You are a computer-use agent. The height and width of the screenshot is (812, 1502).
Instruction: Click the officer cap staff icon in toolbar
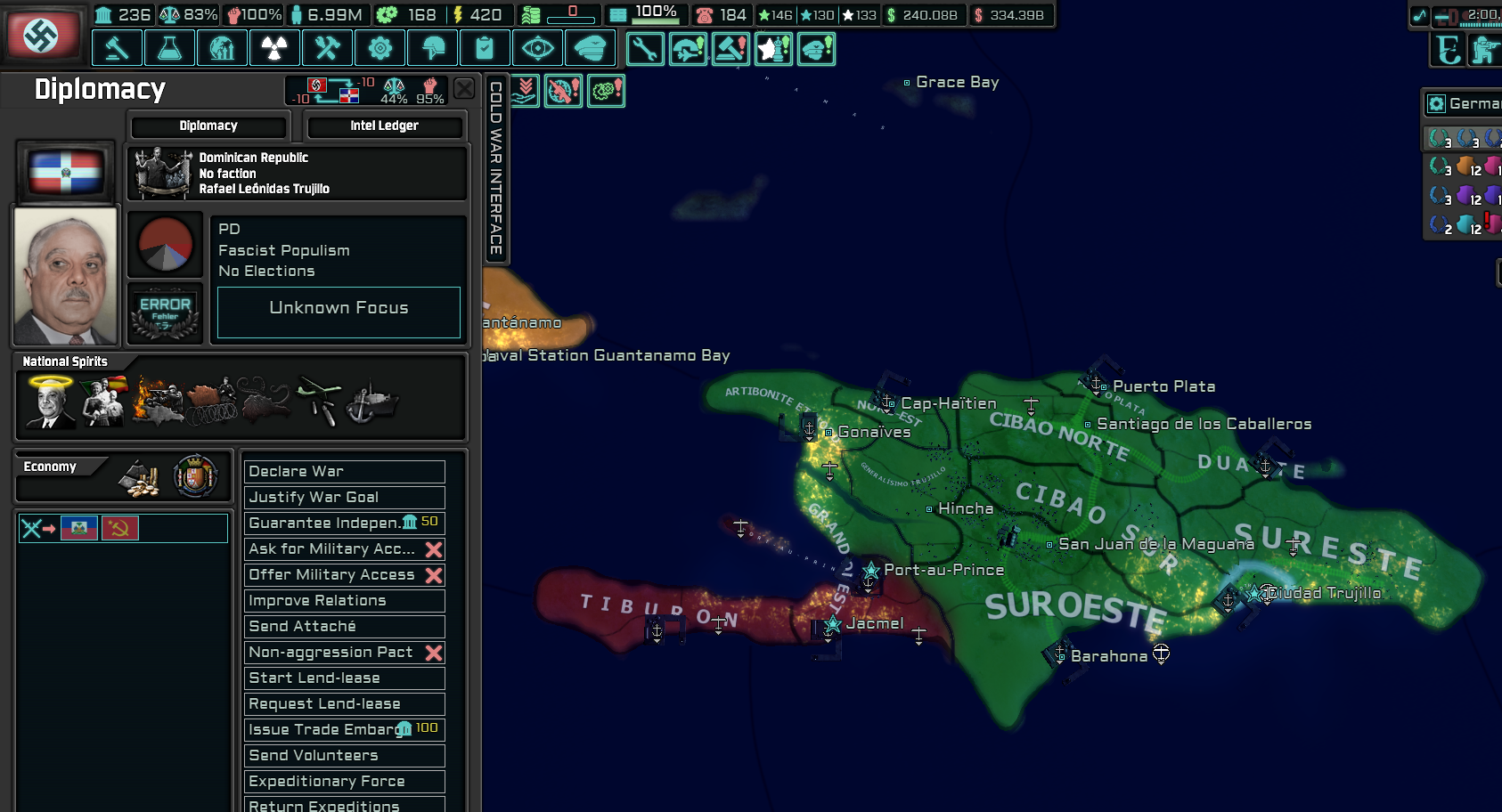(591, 48)
